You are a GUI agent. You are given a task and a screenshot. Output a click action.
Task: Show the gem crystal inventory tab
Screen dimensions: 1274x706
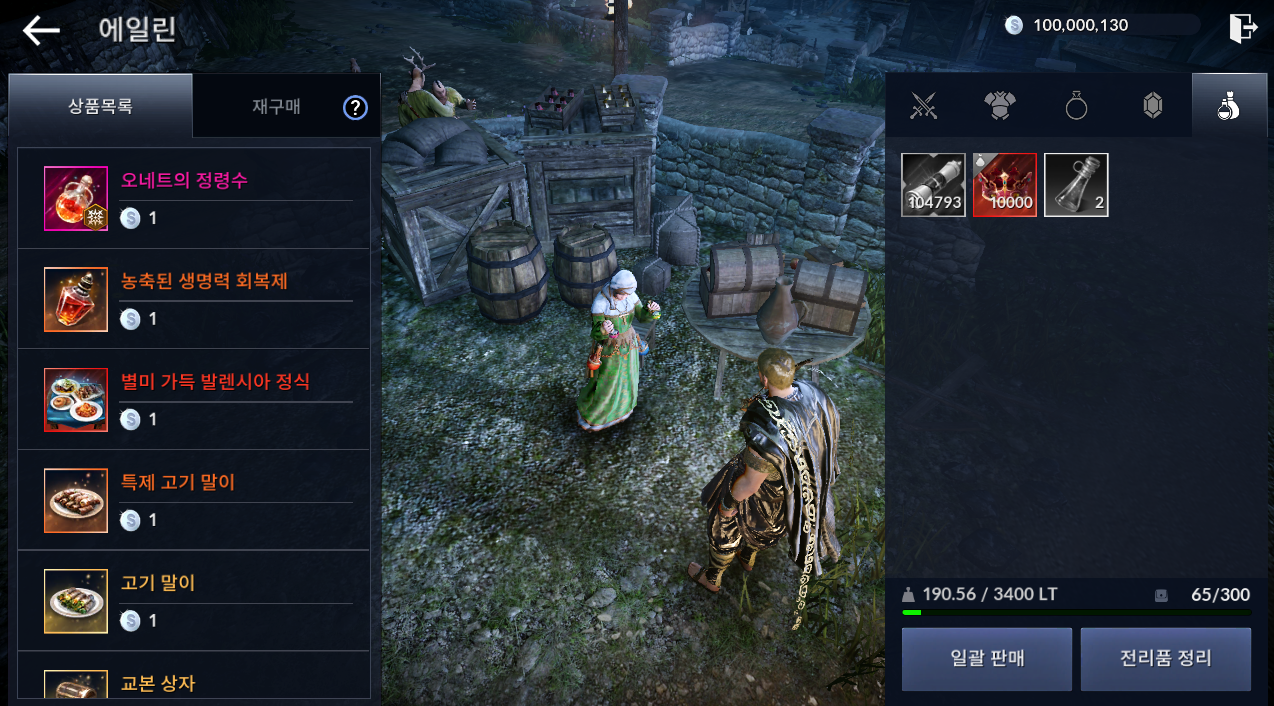pyautogui.click(x=1152, y=105)
